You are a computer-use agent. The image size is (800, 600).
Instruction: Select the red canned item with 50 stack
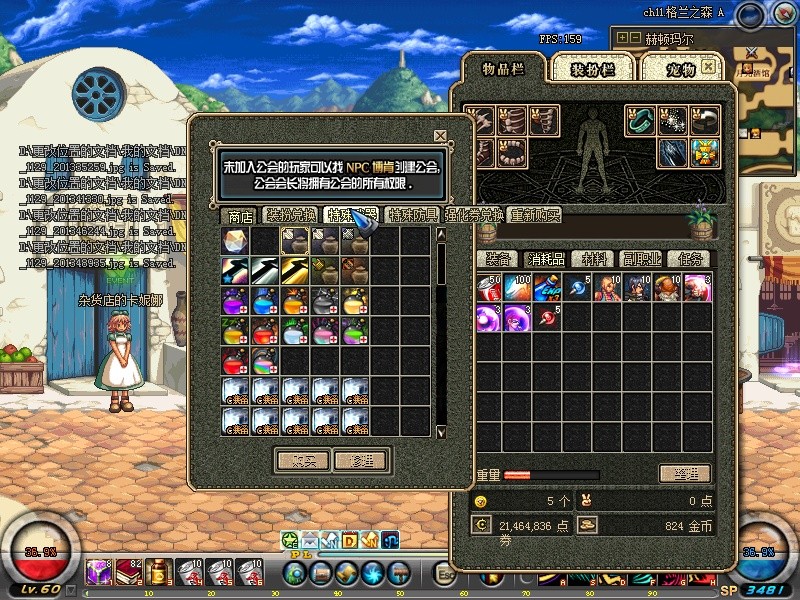coord(487,287)
